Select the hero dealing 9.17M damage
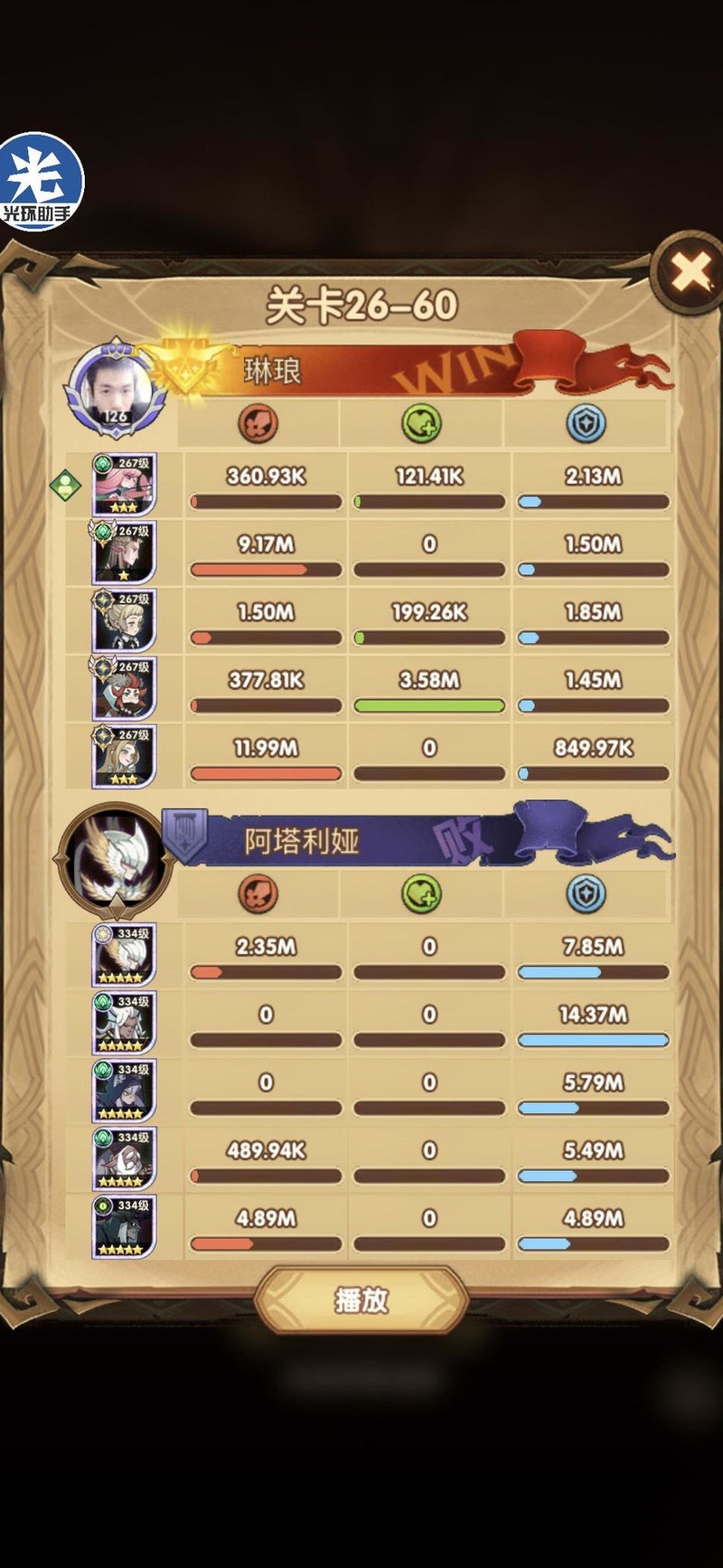 click(124, 553)
